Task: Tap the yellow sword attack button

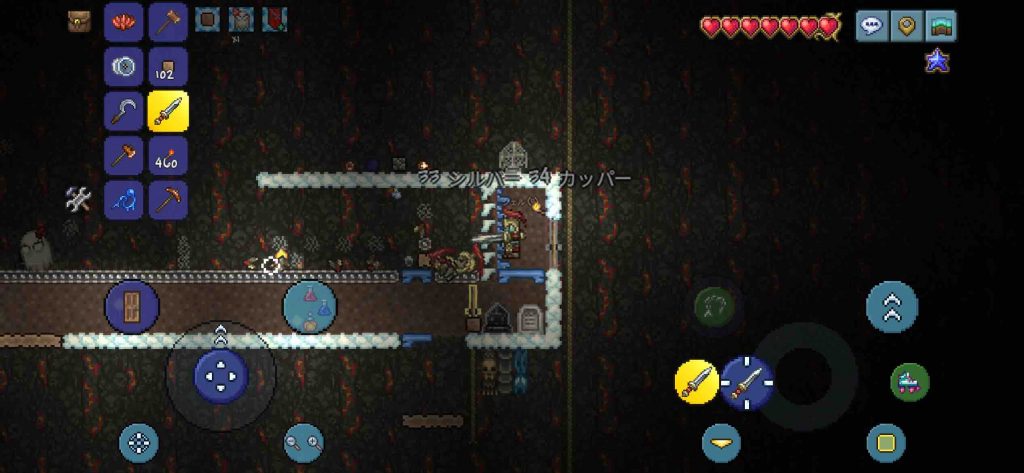Action: coord(697,382)
